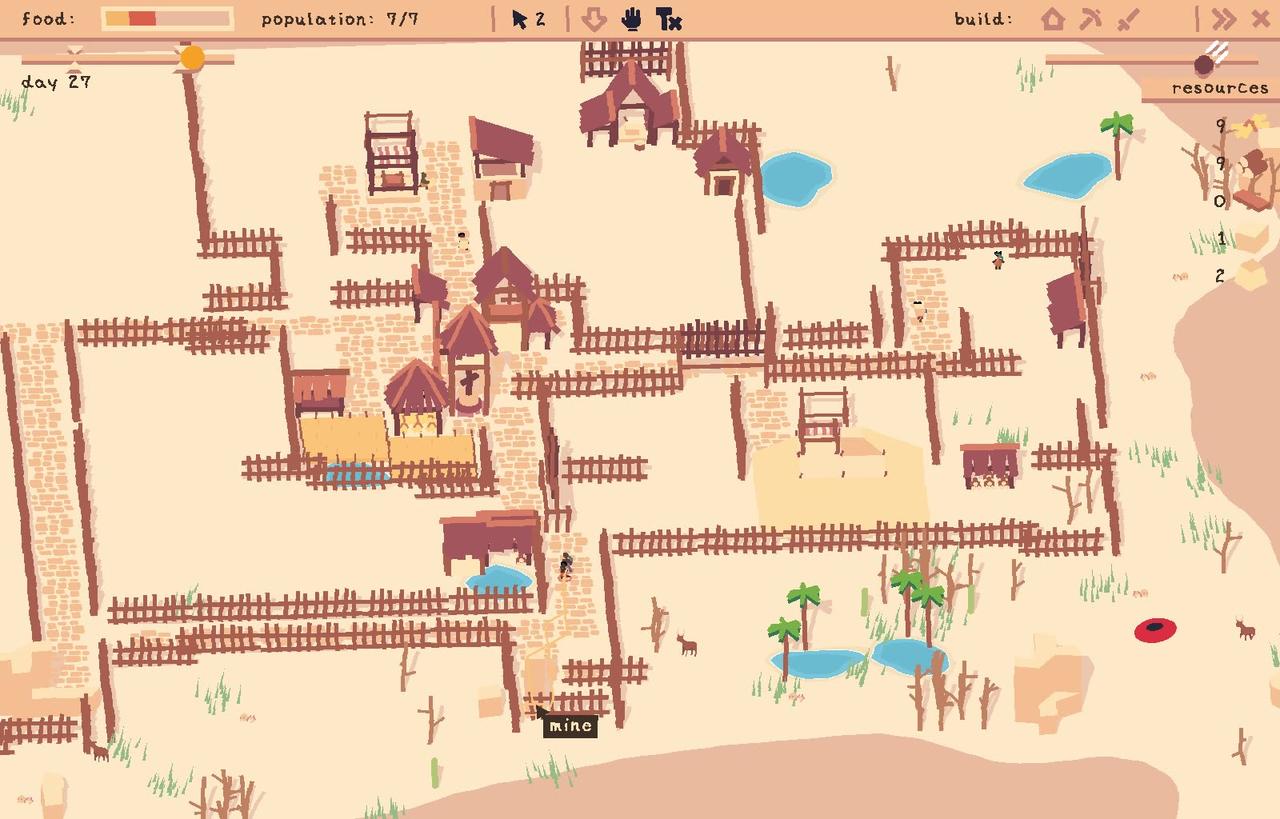
Task: Click the sun on the day timeline
Action: [x=192, y=58]
